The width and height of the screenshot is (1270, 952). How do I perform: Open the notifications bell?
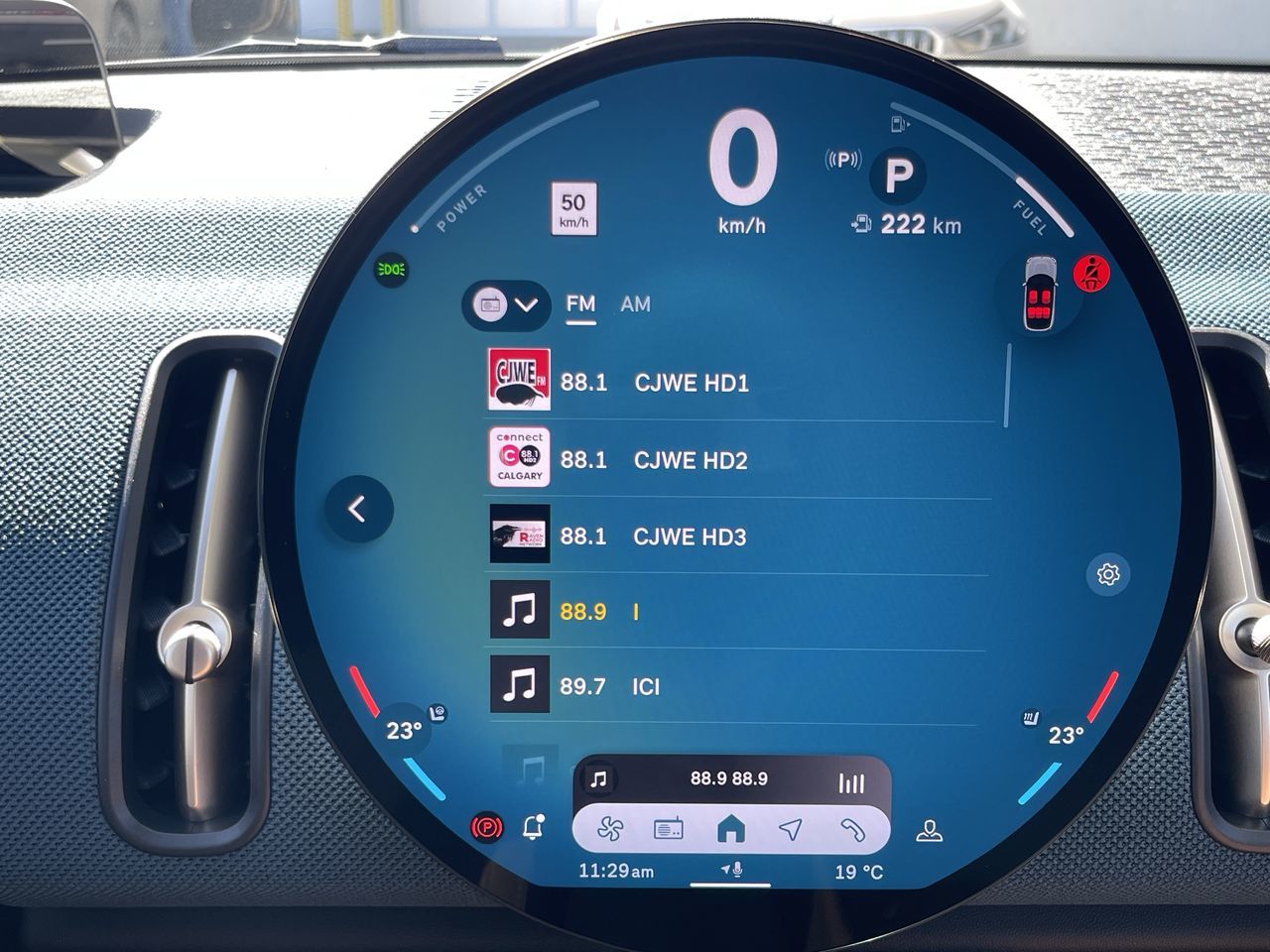[534, 827]
